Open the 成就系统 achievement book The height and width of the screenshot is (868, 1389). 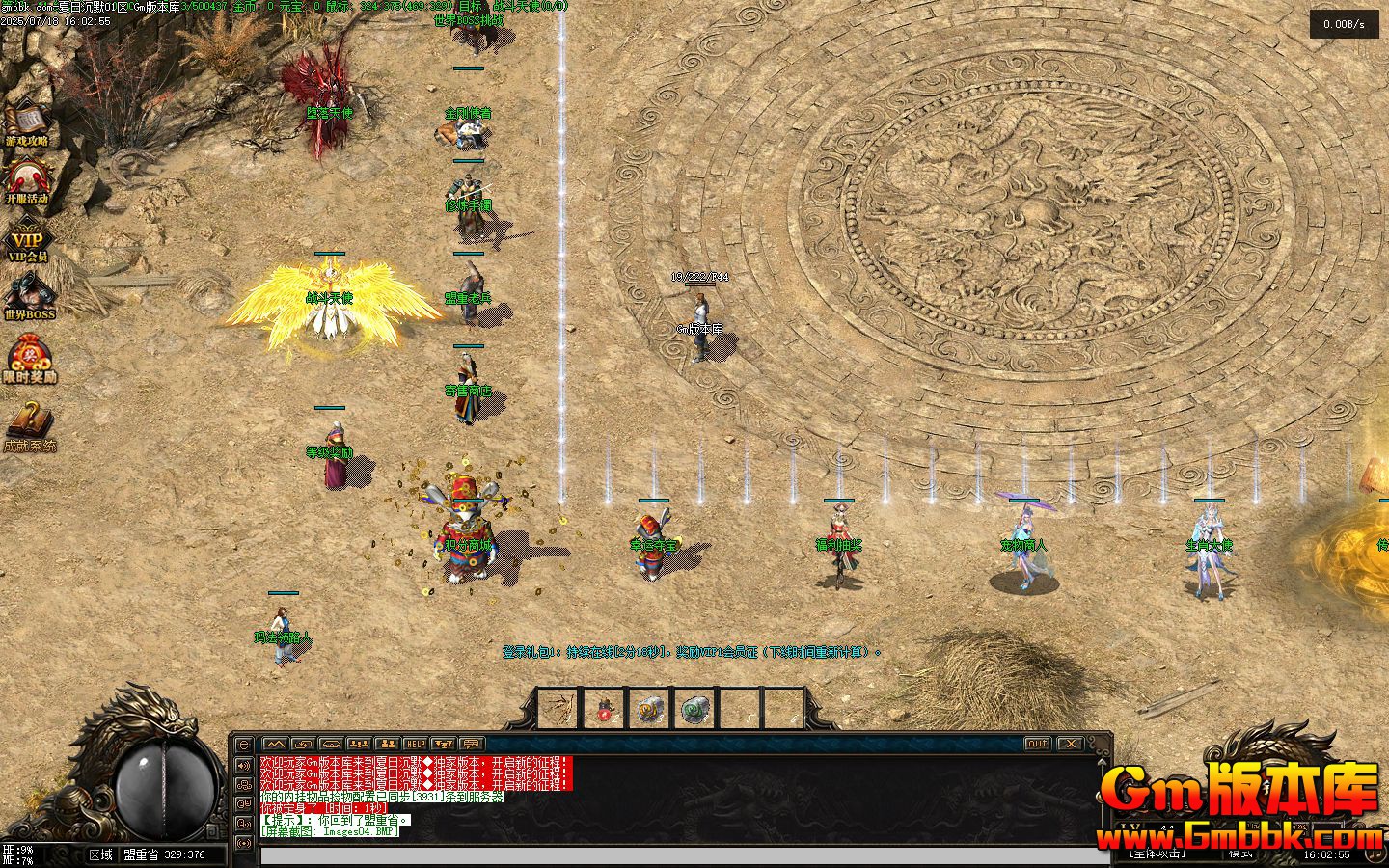point(29,426)
